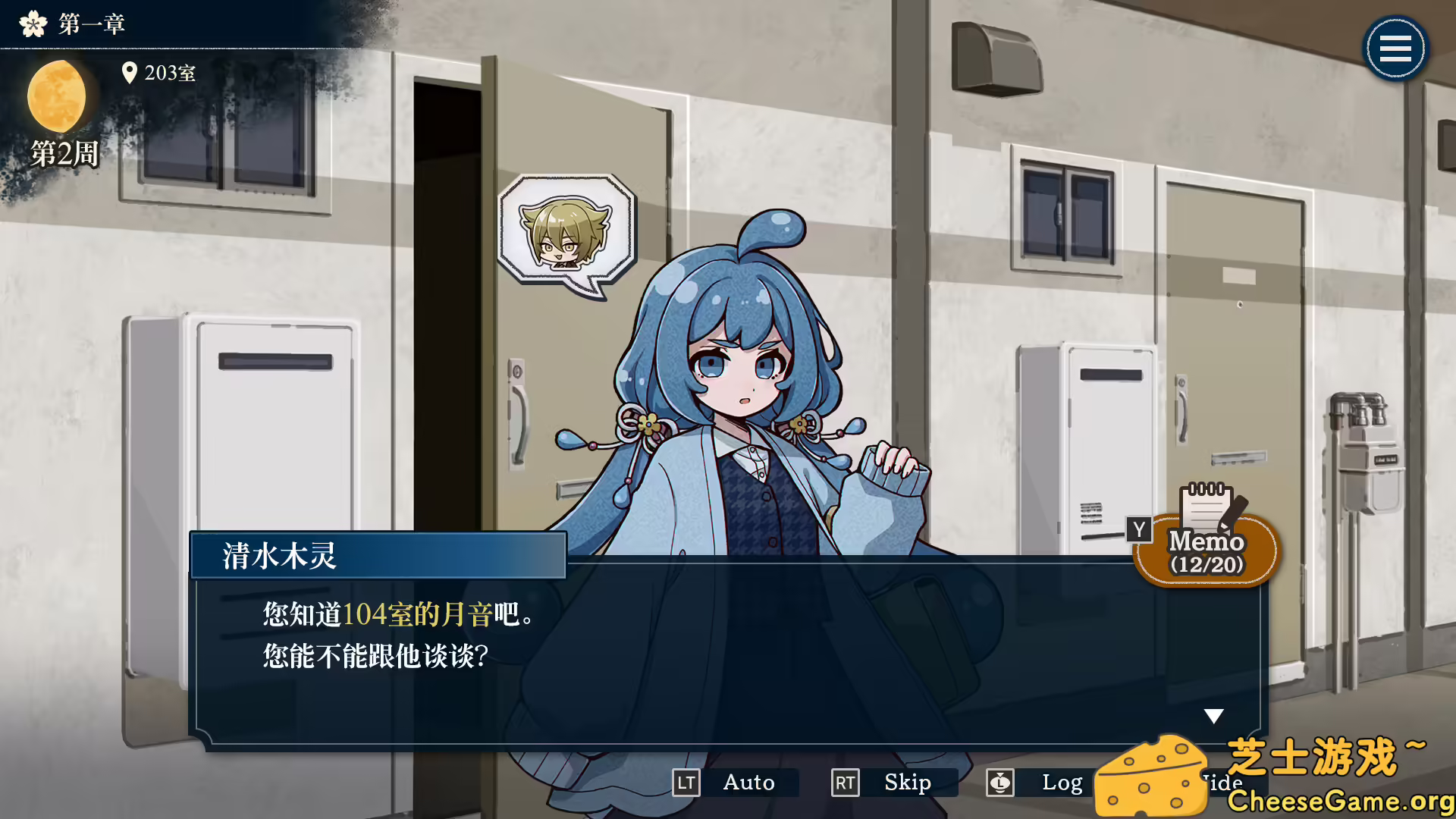Select the 203室 location label
Image resolution: width=1456 pixels, height=819 pixels.
click(x=170, y=73)
